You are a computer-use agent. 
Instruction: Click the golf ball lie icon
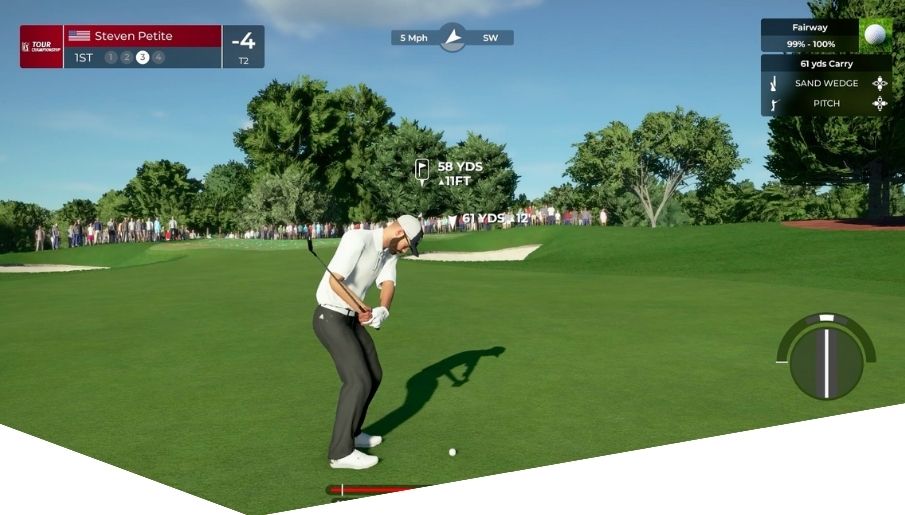(x=875, y=35)
